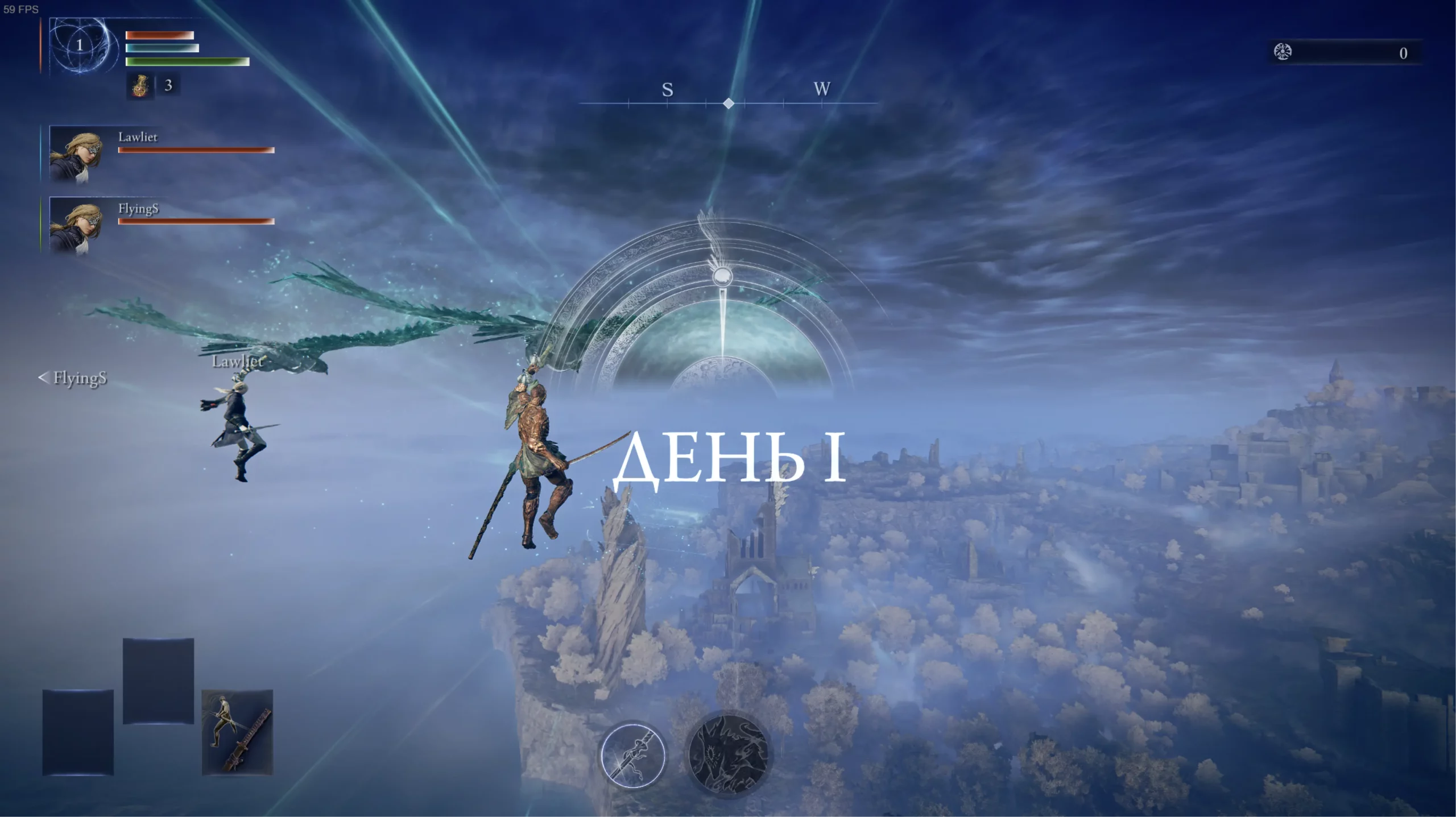Screen dimensions: 1456x817
Task: Click the compass direction bar
Action: click(728, 103)
